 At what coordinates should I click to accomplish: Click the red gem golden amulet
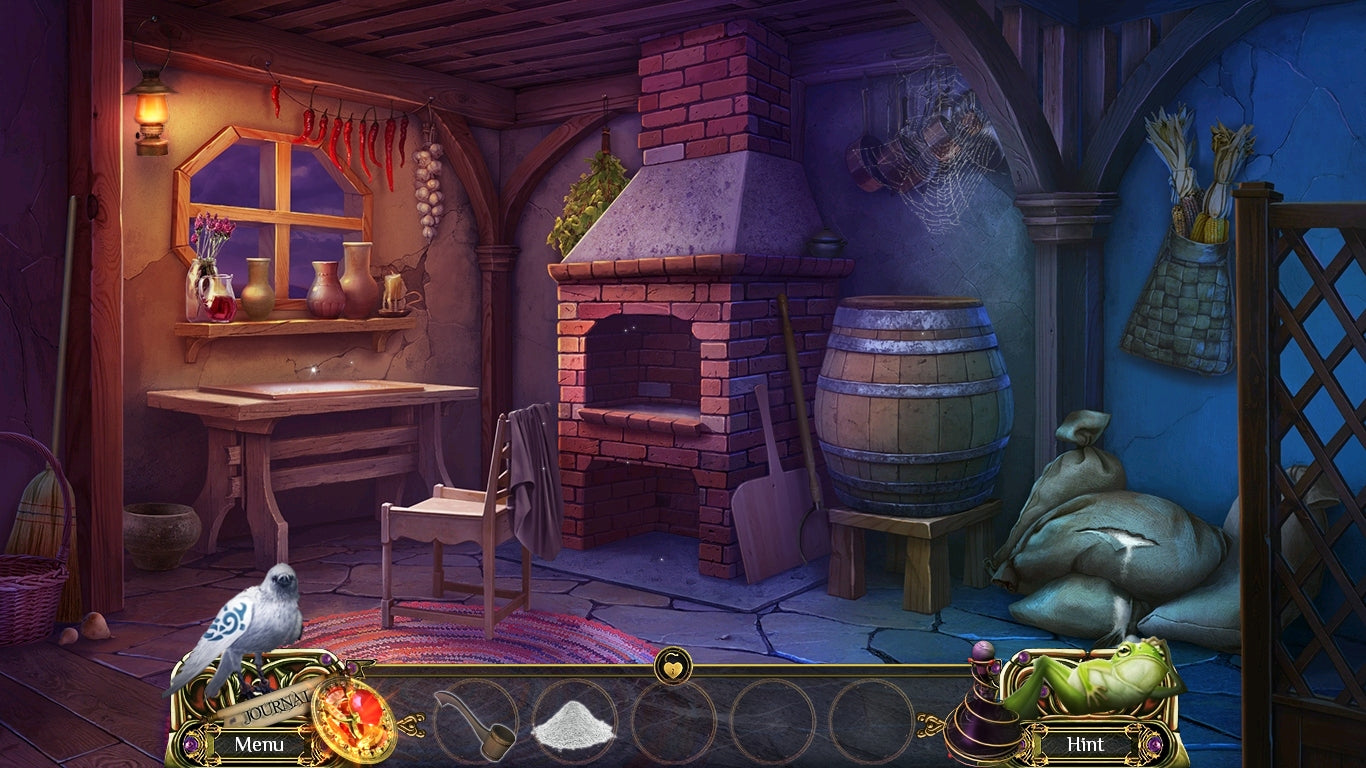353,718
